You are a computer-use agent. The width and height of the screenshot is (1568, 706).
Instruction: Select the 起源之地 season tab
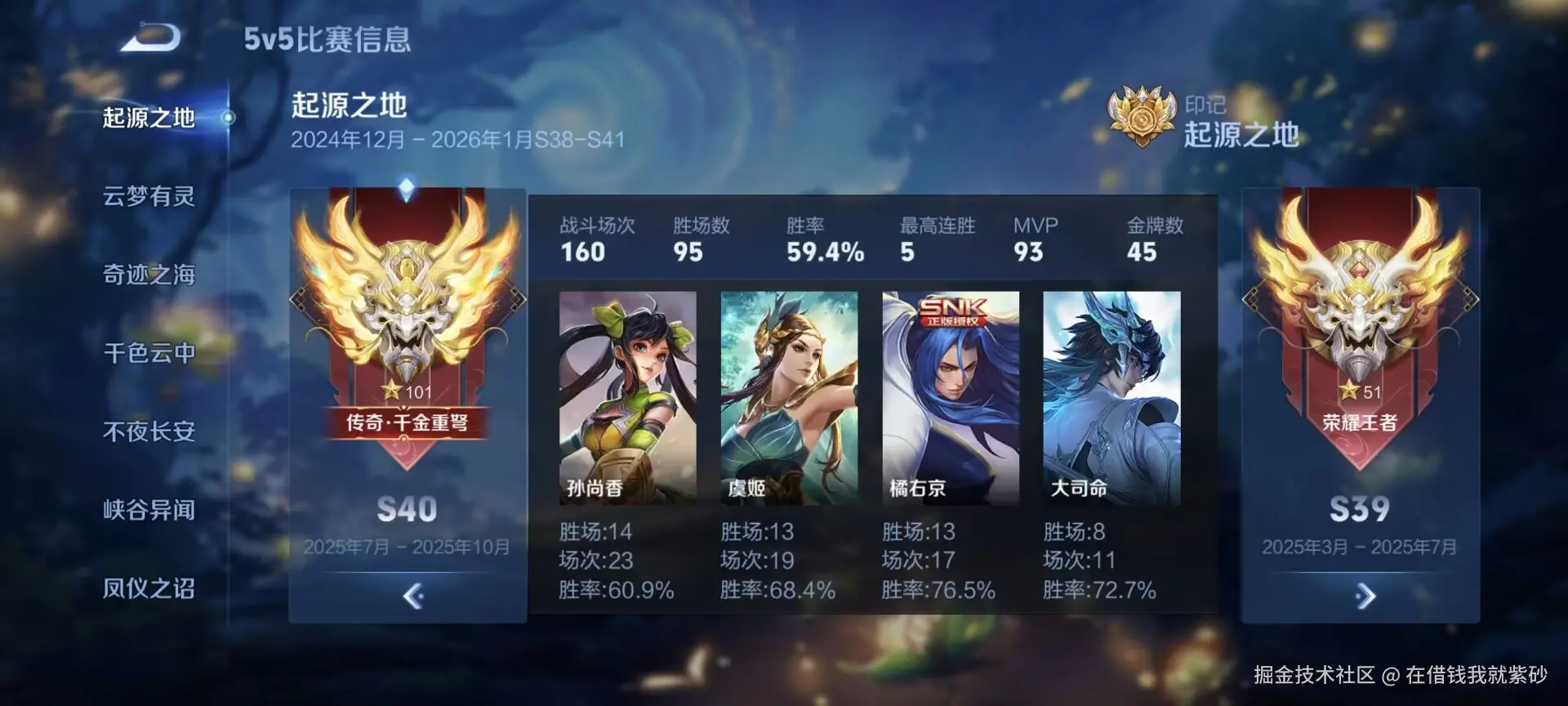[x=149, y=118]
